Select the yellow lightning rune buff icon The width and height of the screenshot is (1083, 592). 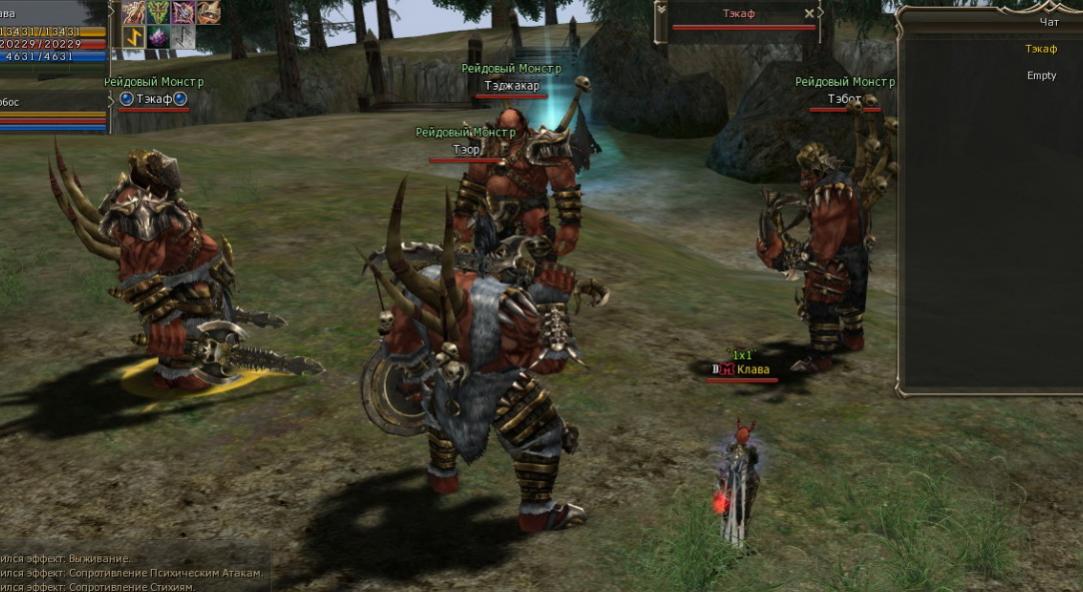(x=134, y=37)
